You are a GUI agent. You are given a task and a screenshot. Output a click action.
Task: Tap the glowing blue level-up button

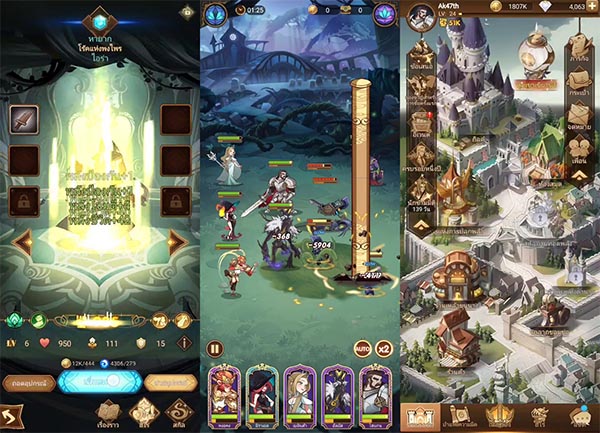coord(98,380)
